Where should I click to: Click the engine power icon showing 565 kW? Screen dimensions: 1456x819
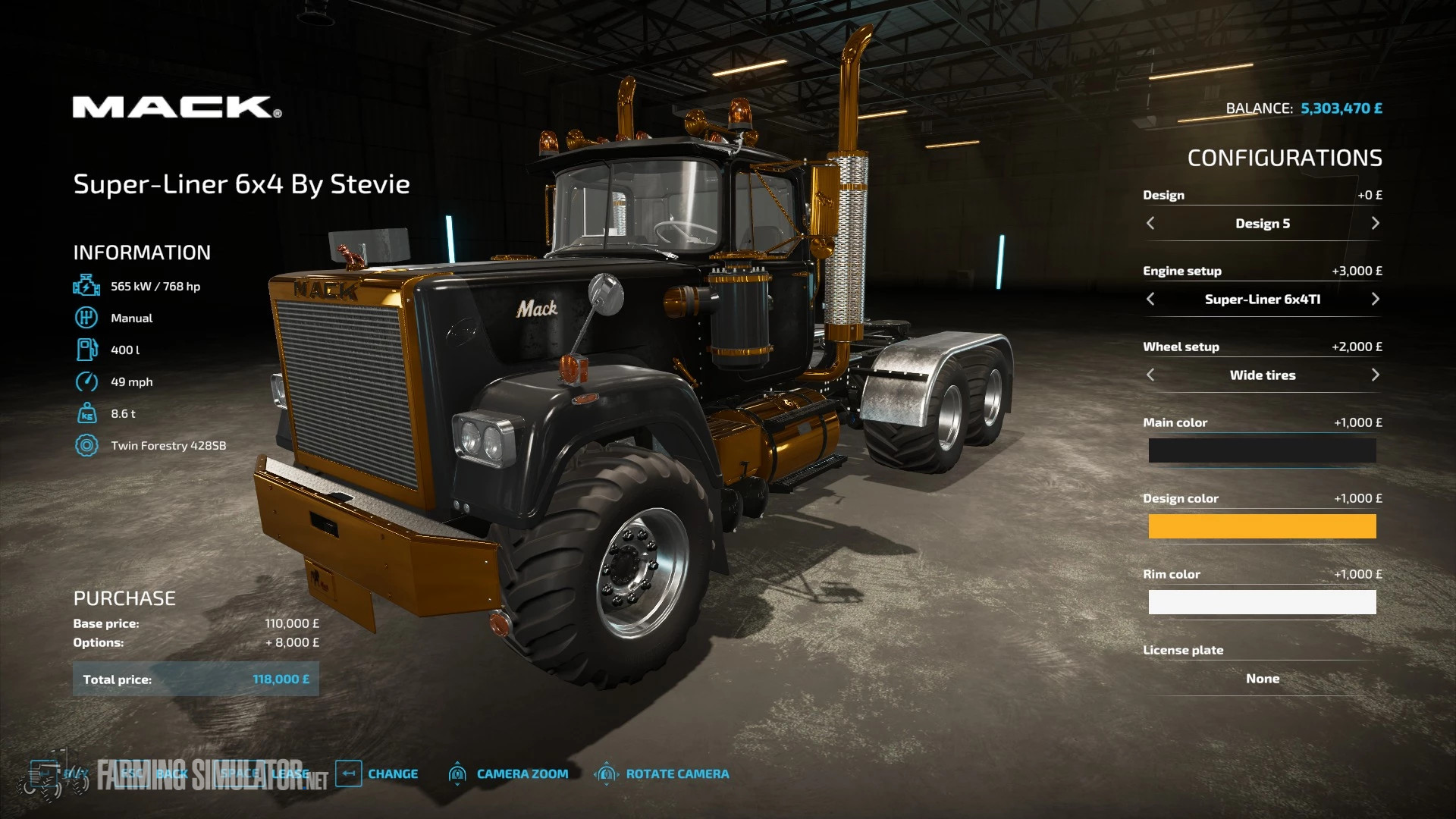[x=87, y=286]
